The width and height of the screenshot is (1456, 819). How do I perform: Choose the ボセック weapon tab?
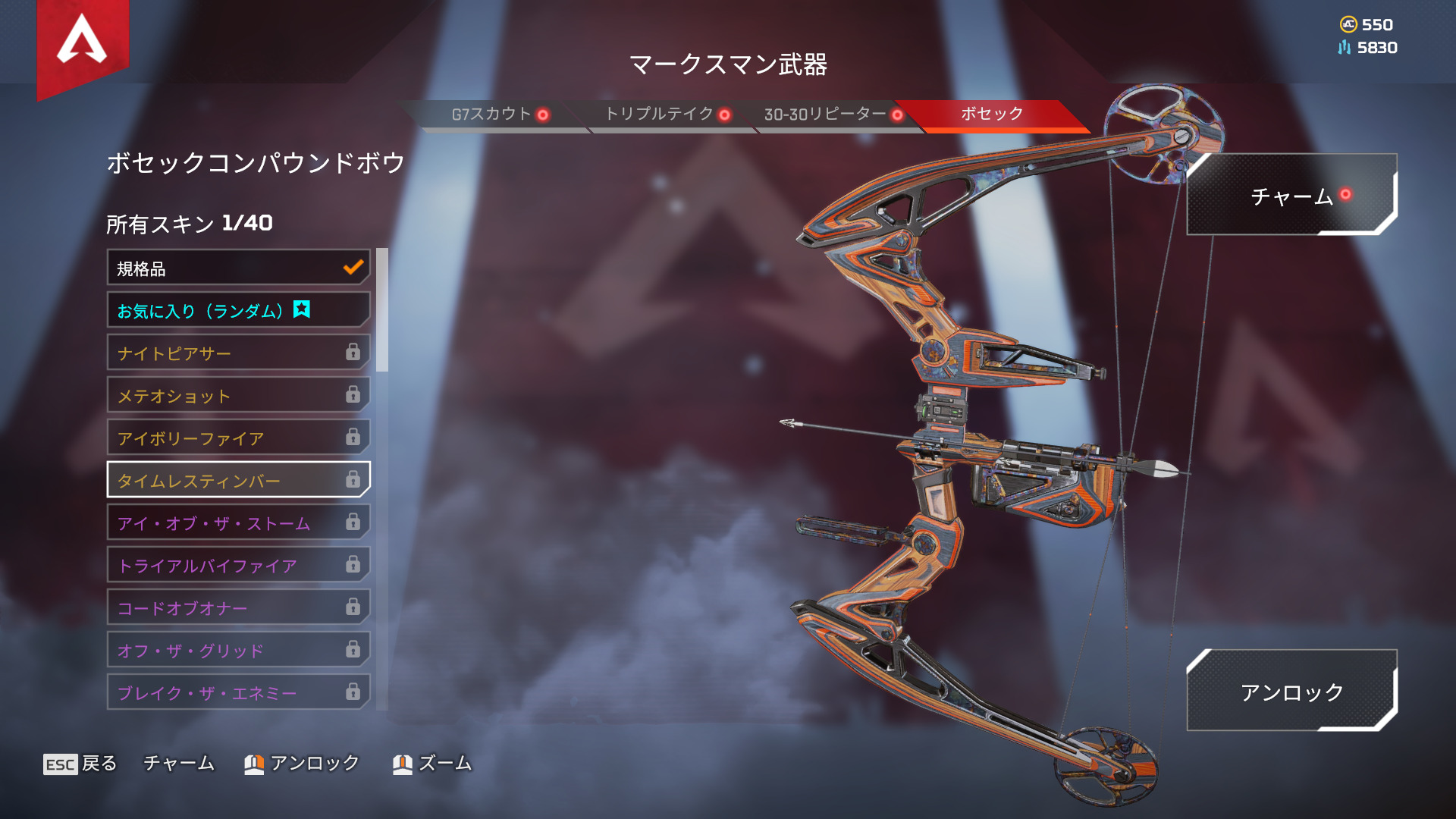tap(991, 115)
